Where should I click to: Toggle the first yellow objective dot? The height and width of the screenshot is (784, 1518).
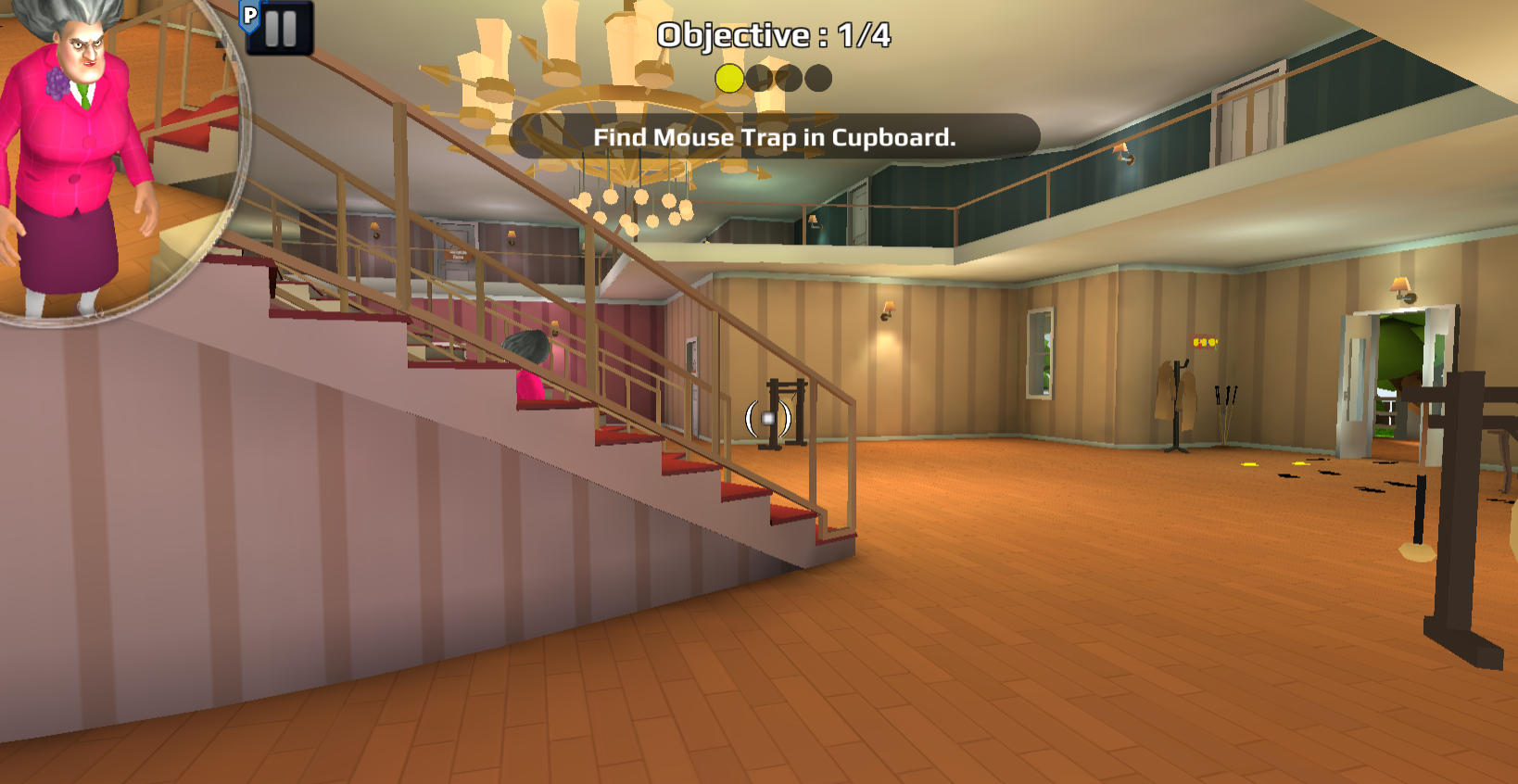[x=730, y=78]
